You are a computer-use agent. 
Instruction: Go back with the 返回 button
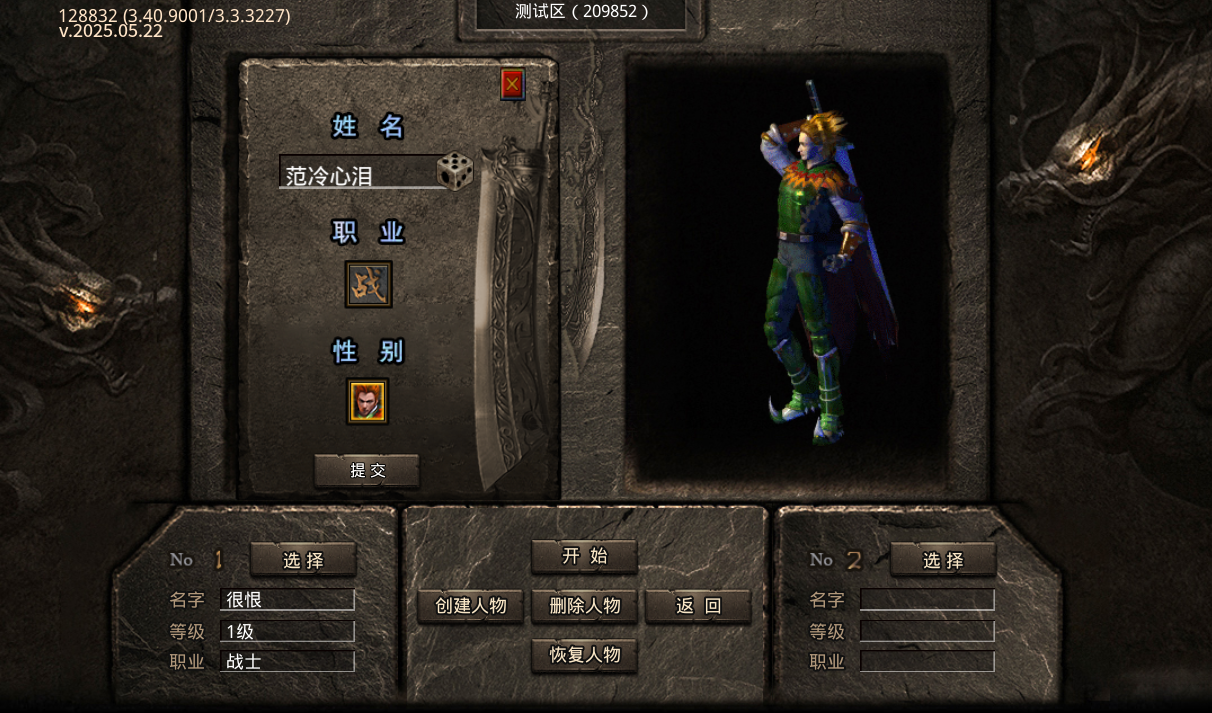point(698,606)
